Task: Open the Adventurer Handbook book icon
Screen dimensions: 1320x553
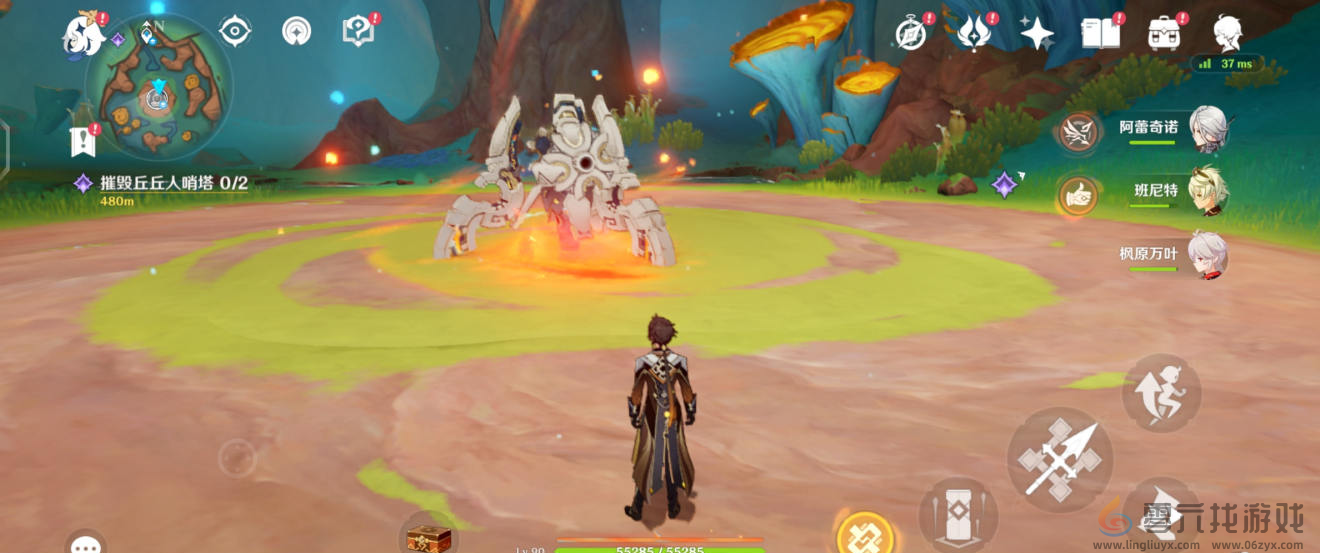Action: 1100,33
